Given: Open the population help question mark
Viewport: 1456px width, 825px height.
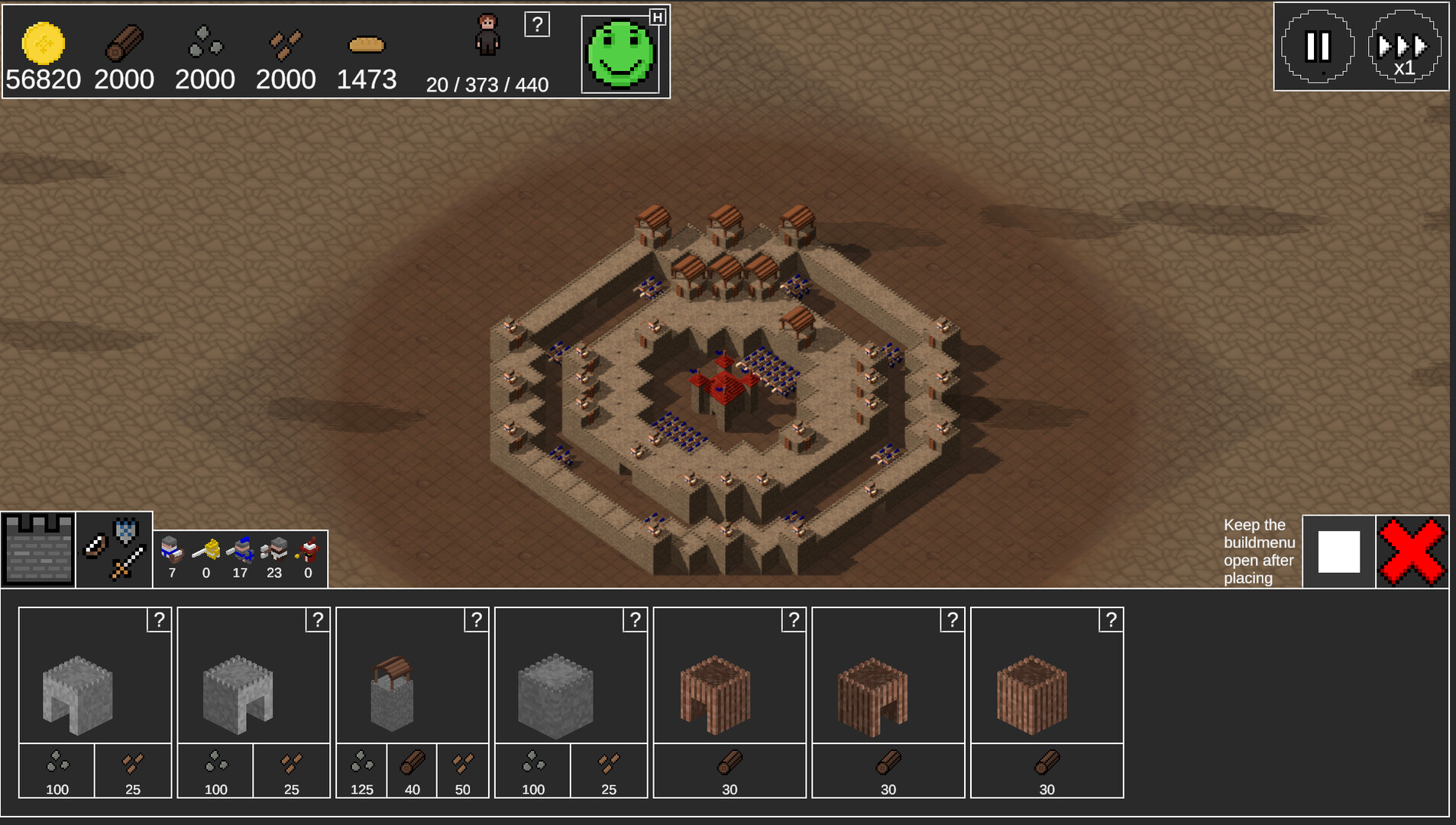Looking at the screenshot, I should tap(537, 24).
